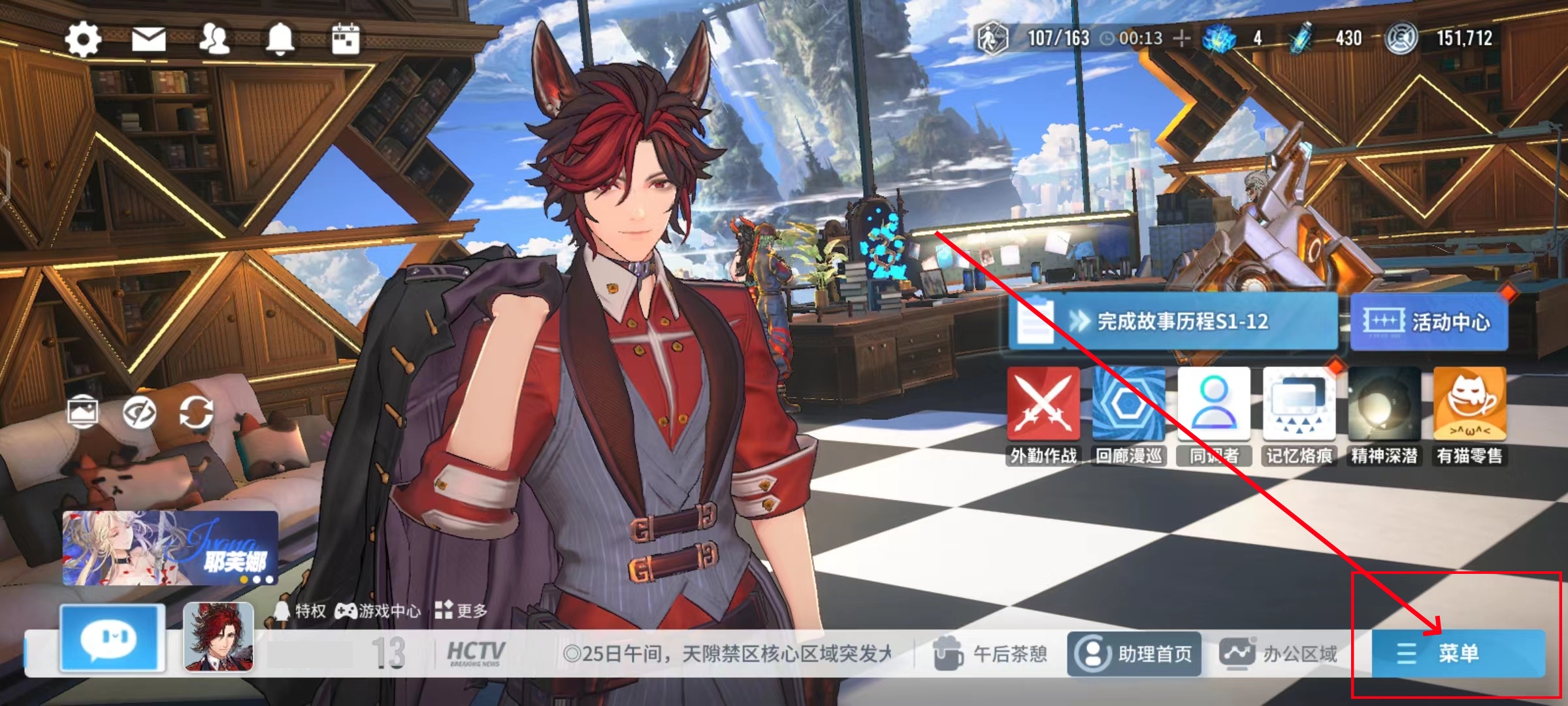1568x706 pixels.
Task: Open the mail envelope icon
Action: (x=149, y=39)
